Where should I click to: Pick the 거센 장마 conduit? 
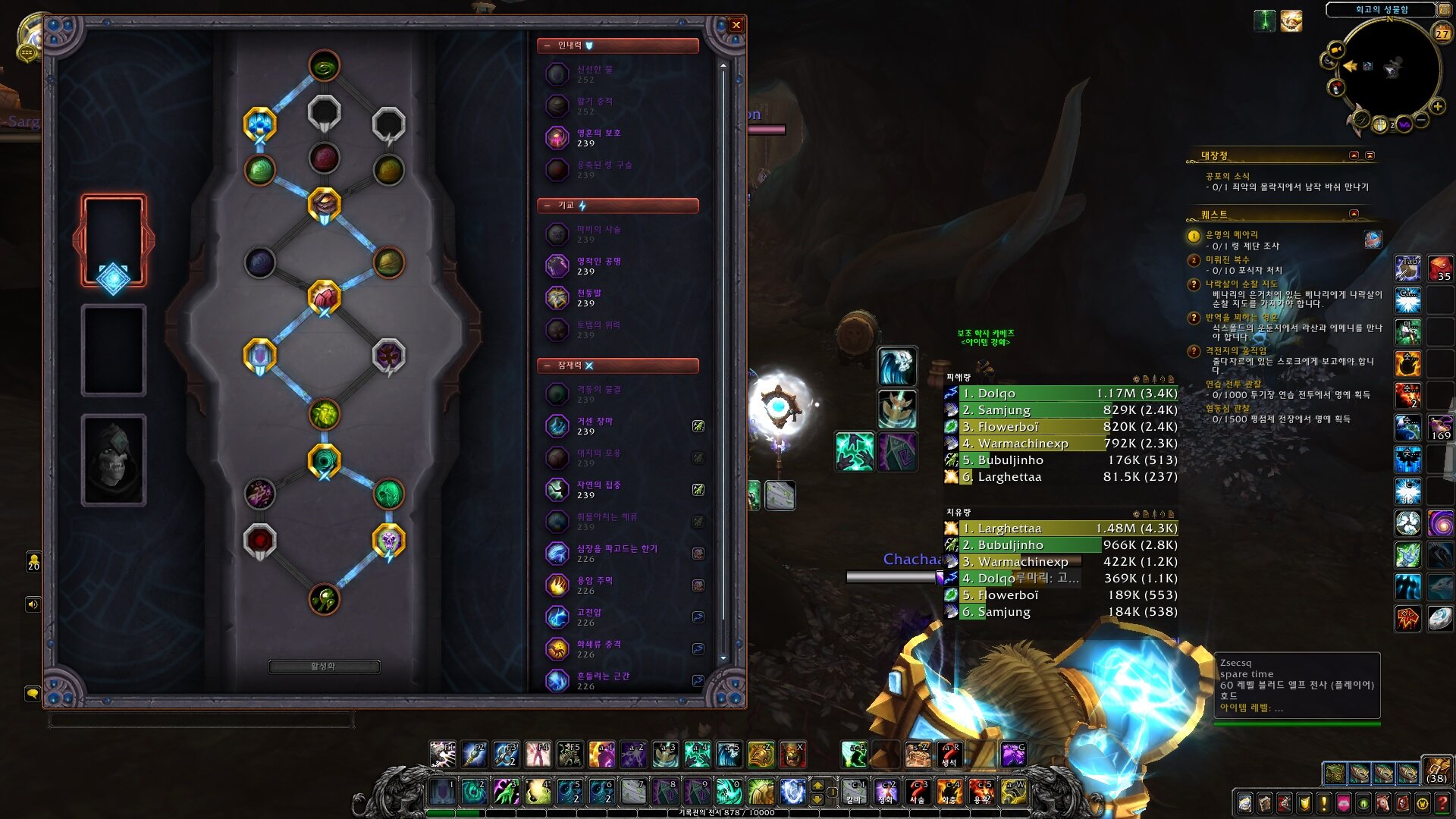[x=595, y=426]
